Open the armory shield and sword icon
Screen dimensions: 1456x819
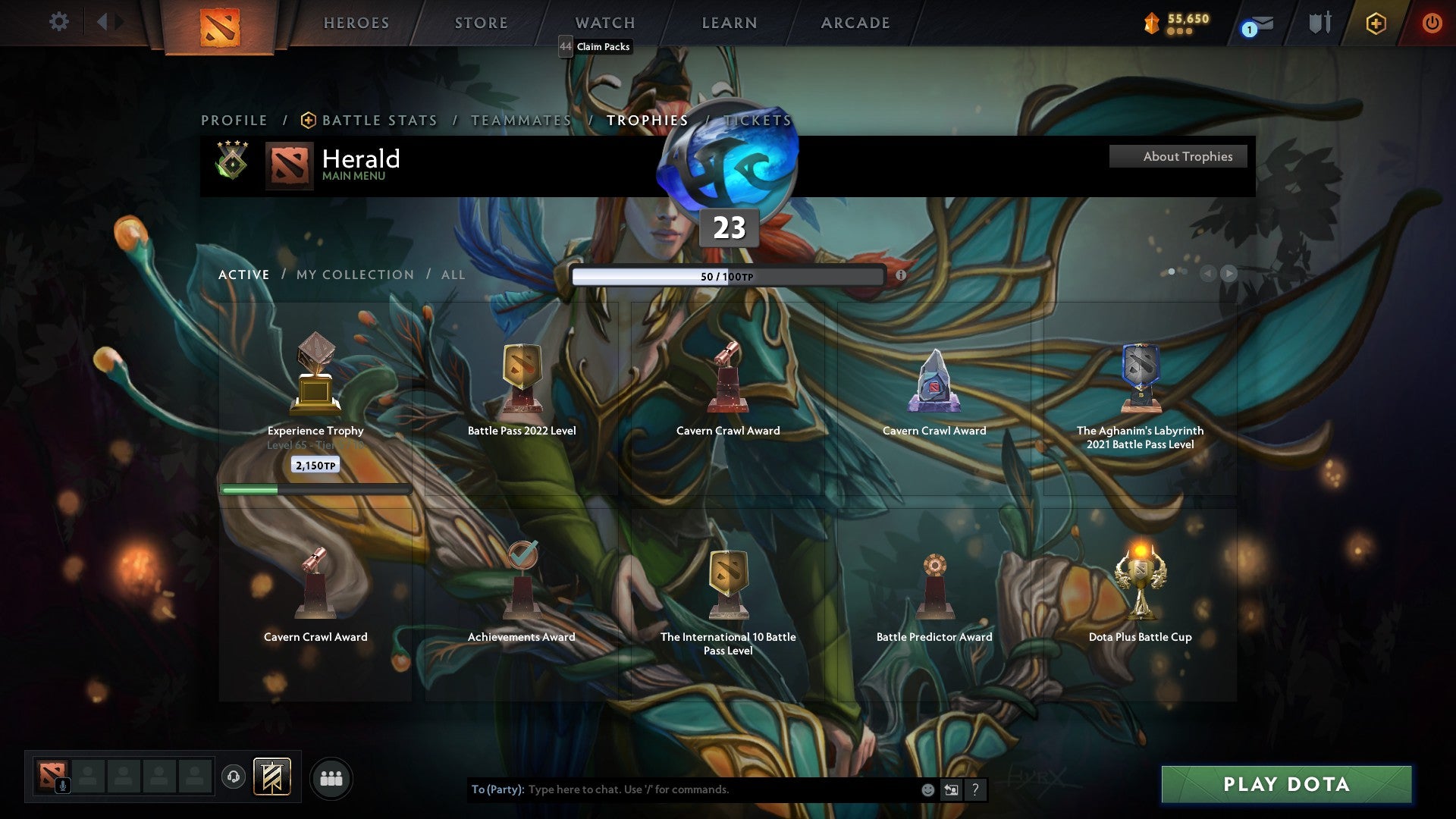(x=1319, y=23)
